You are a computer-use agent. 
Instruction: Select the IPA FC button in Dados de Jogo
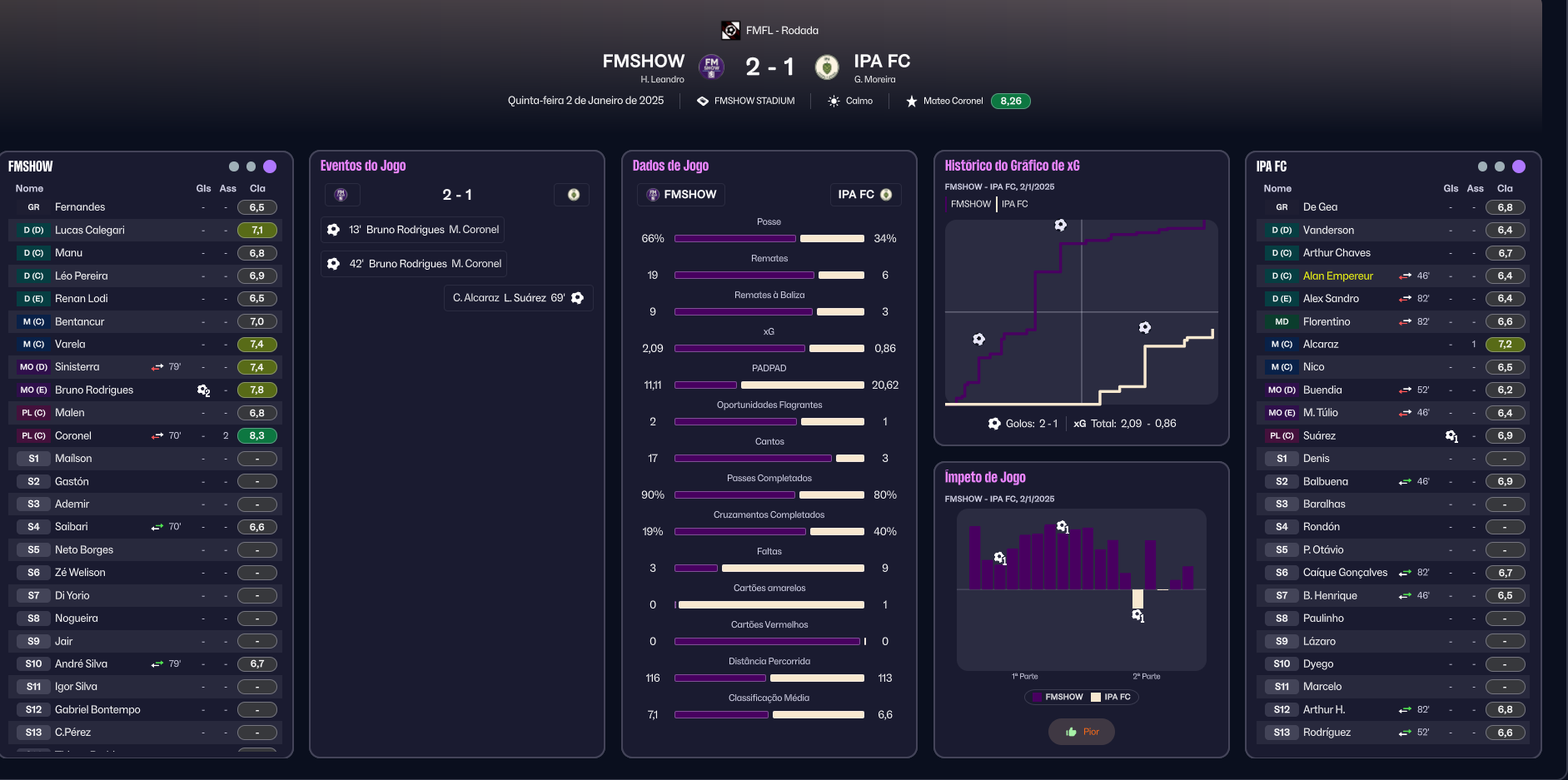point(864,195)
